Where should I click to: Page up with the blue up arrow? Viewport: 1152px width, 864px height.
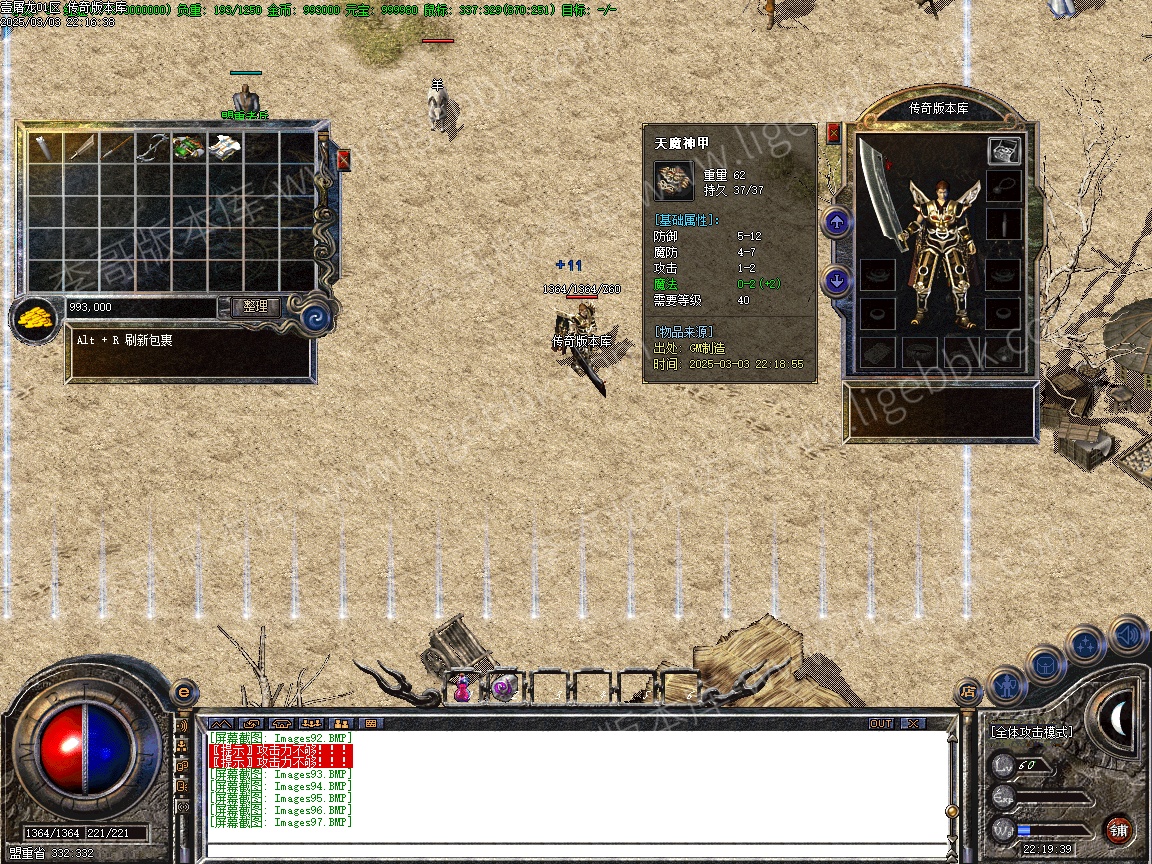(837, 221)
